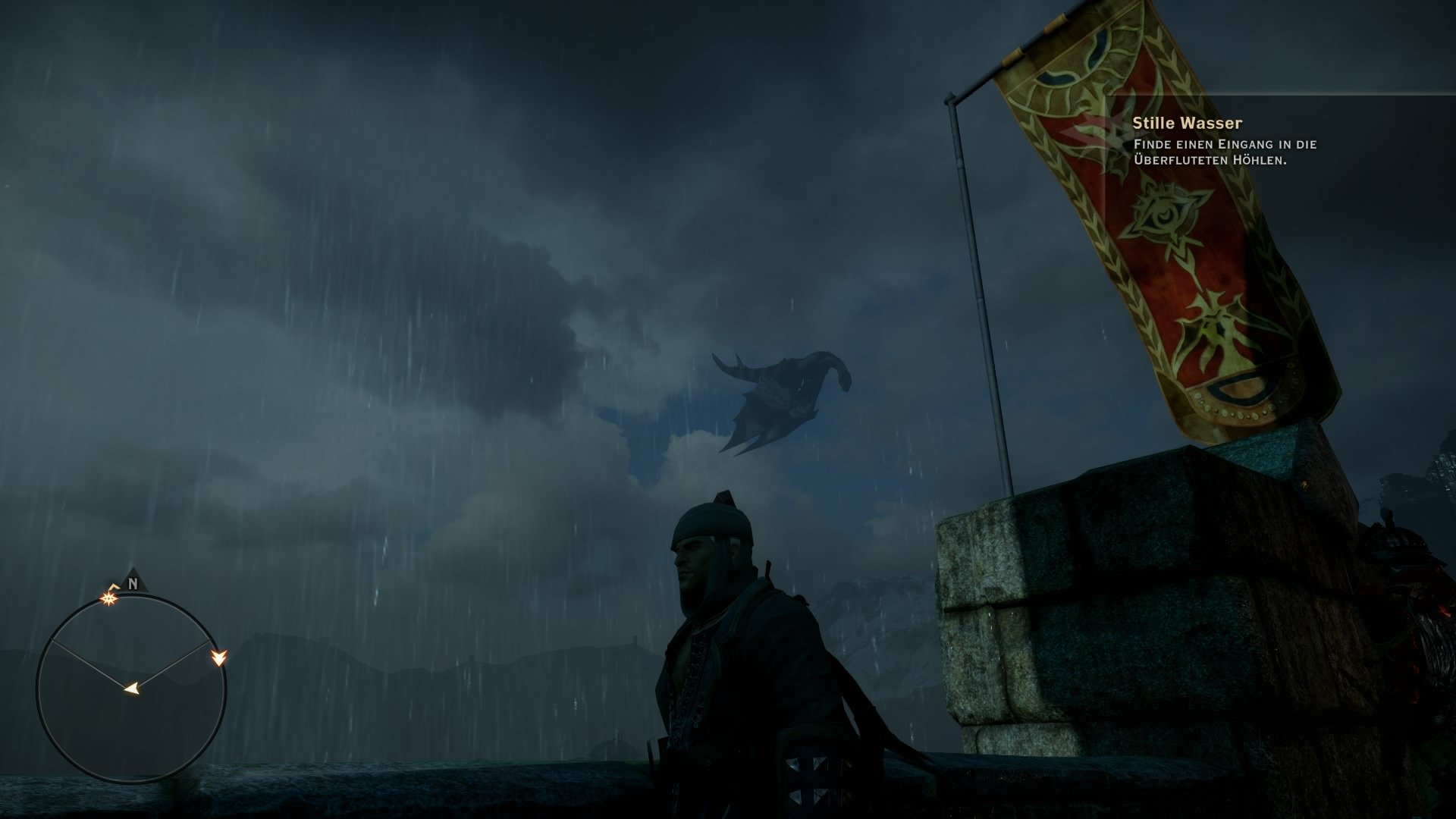The width and height of the screenshot is (1456, 819).
Task: Select the glowing quest star marker on the compass
Action: click(x=108, y=599)
